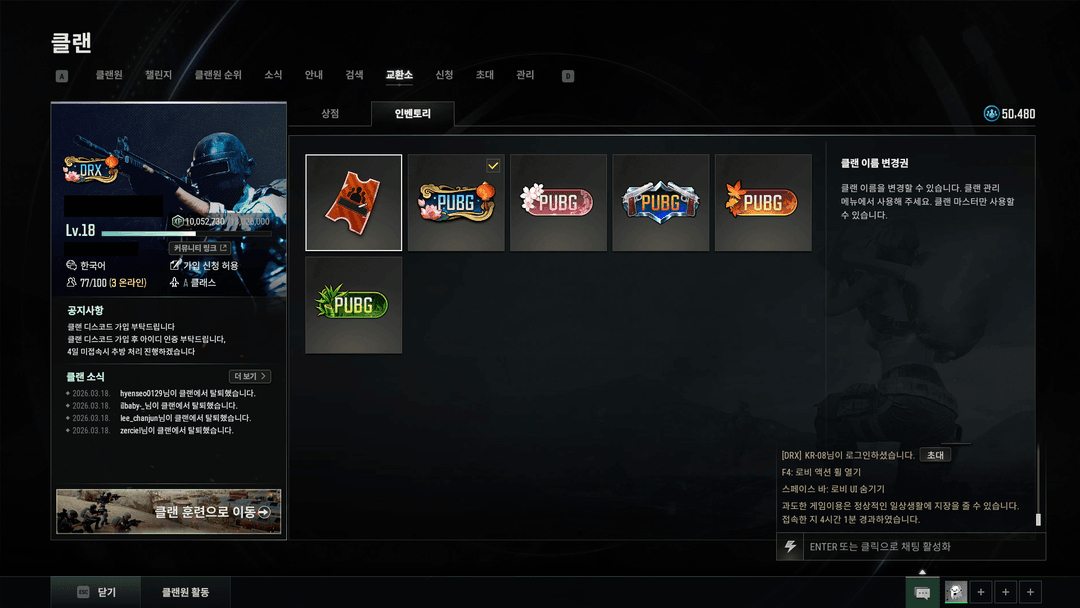Switch to the 챌린지 tab
The width and height of the screenshot is (1080, 608).
click(158, 75)
